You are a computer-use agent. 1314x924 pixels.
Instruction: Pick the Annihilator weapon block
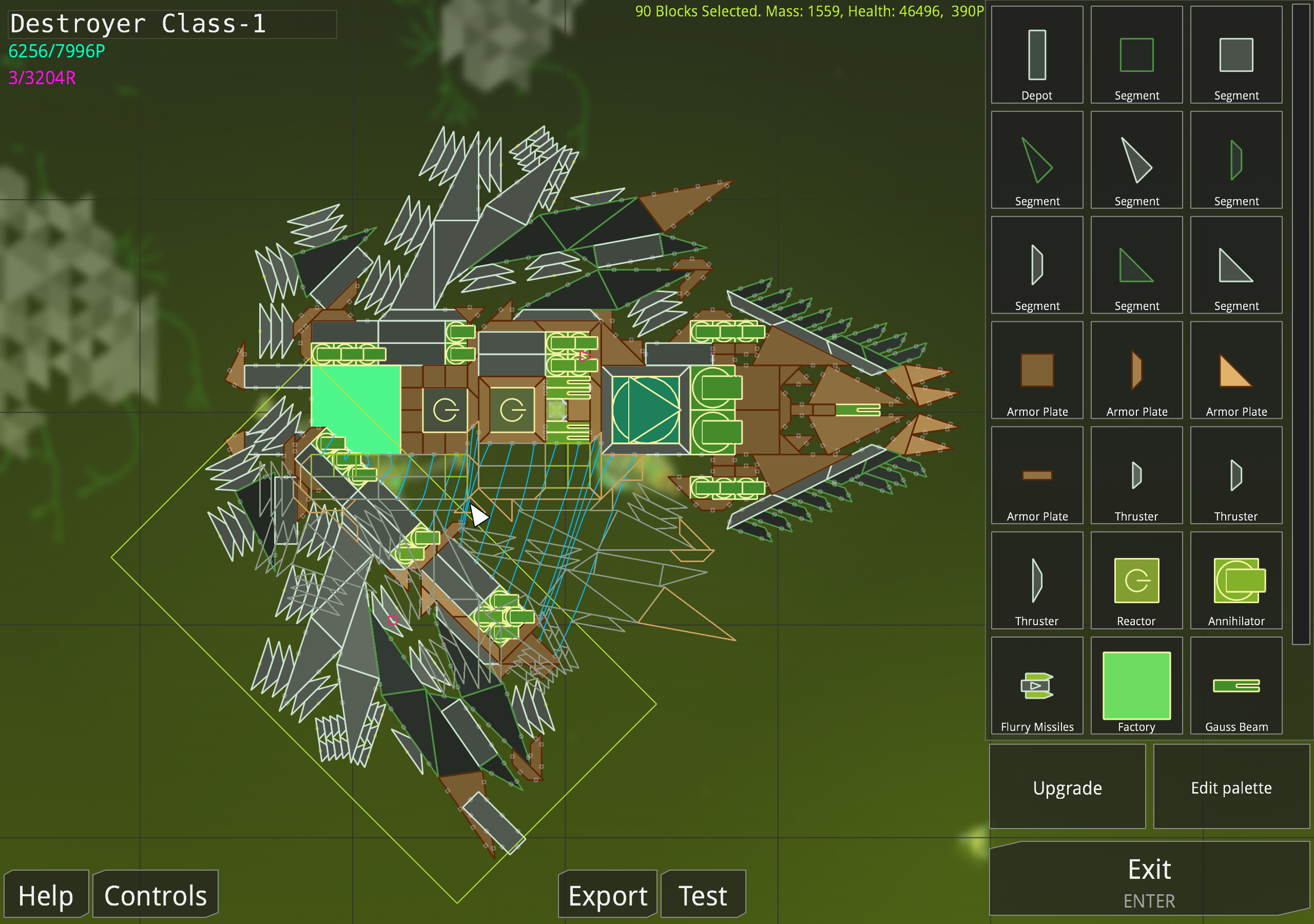coord(1236,581)
